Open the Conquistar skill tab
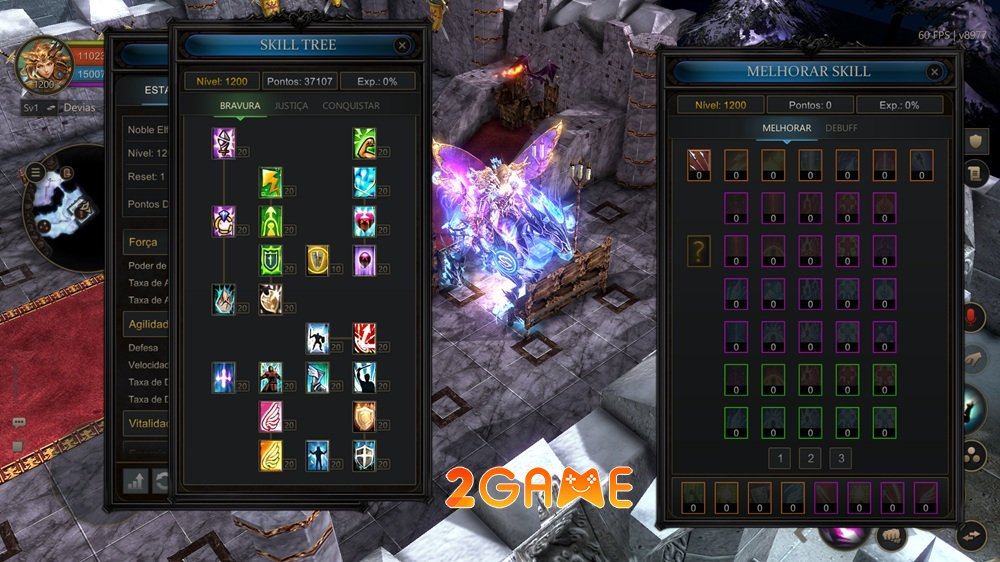The height and width of the screenshot is (562, 1000). [x=351, y=106]
